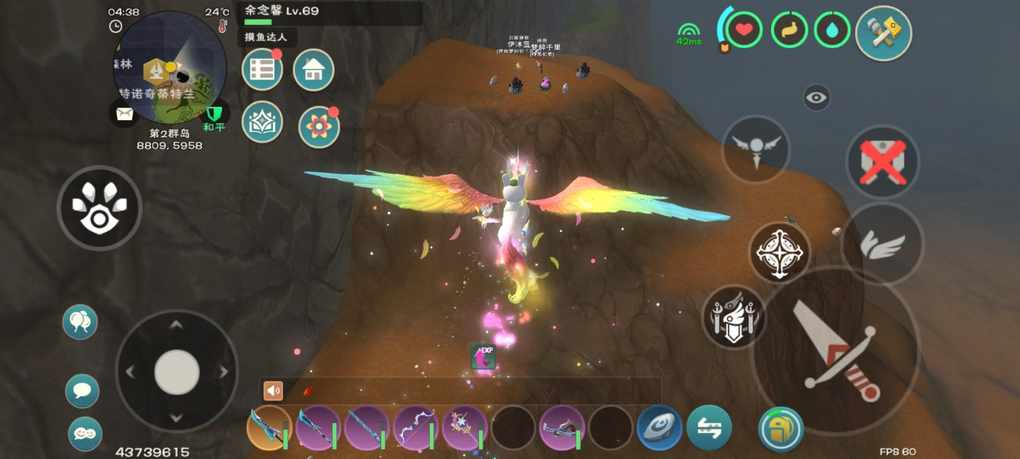Open the flower event icon
The image size is (1020, 459).
[319, 127]
